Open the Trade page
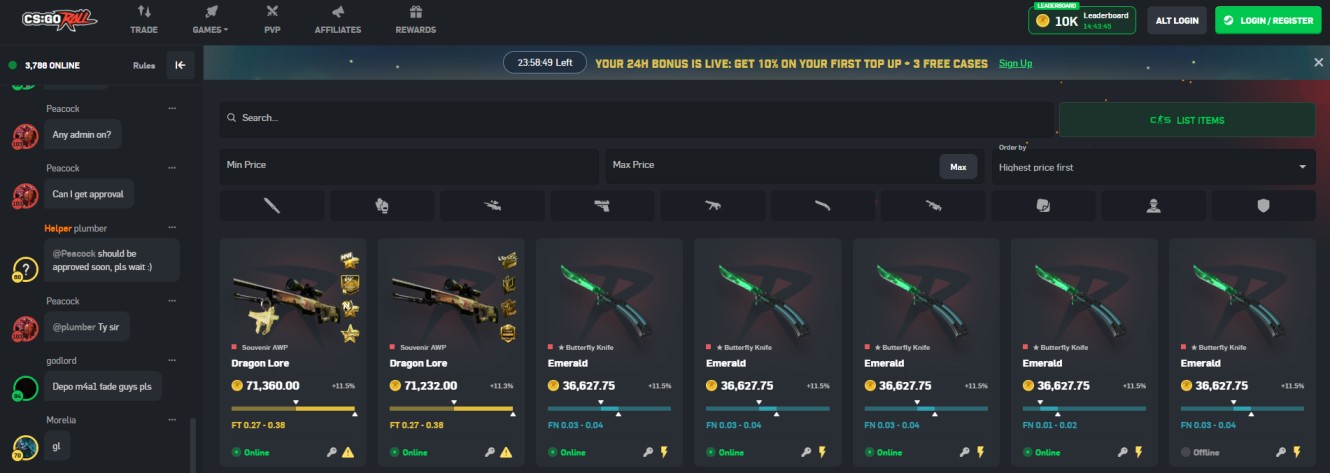The height and width of the screenshot is (473, 1330). tap(144, 19)
